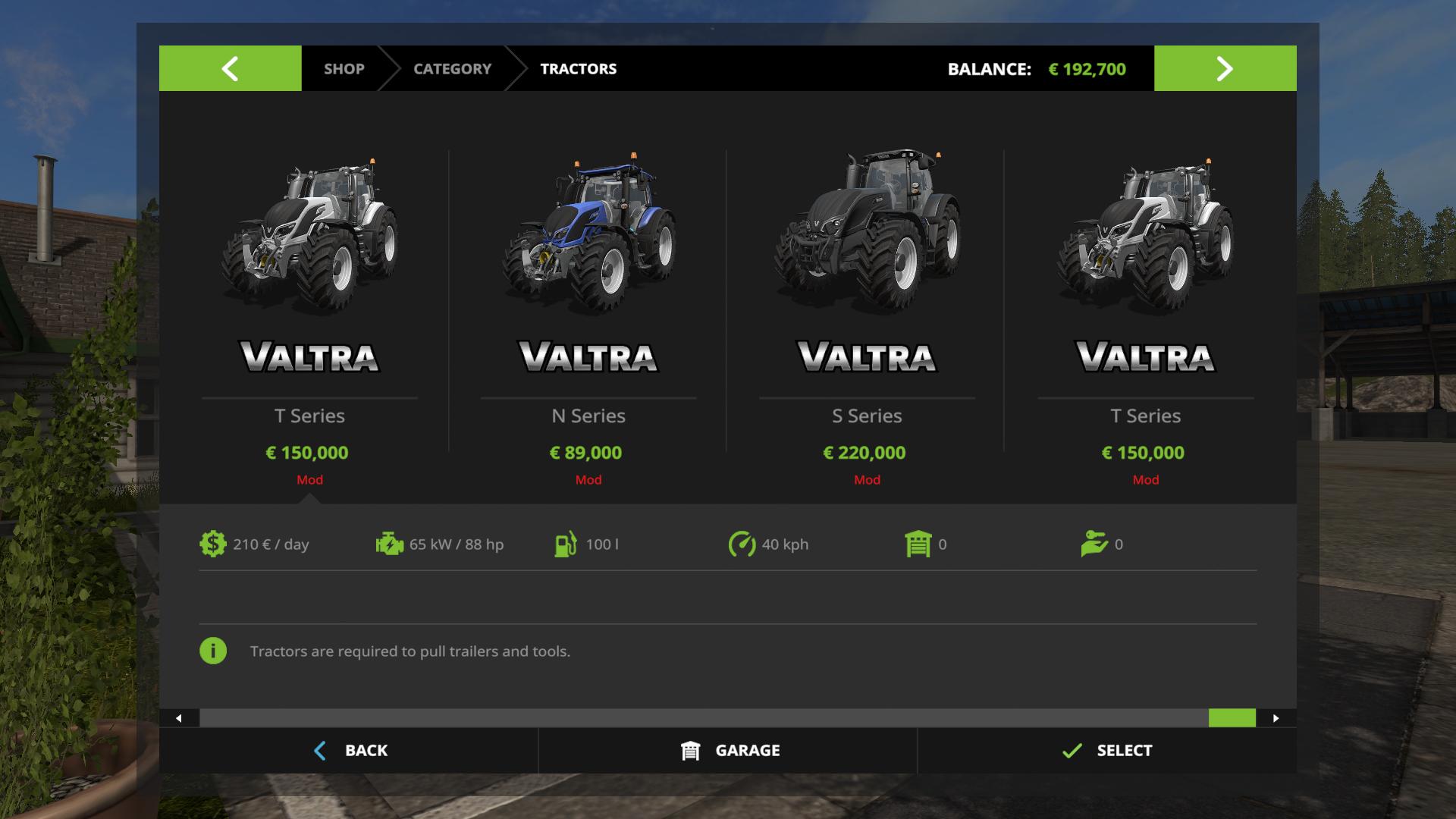Viewport: 1456px width, 819px height.
Task: Return to the CATEGORY breadcrumb
Action: click(x=452, y=68)
